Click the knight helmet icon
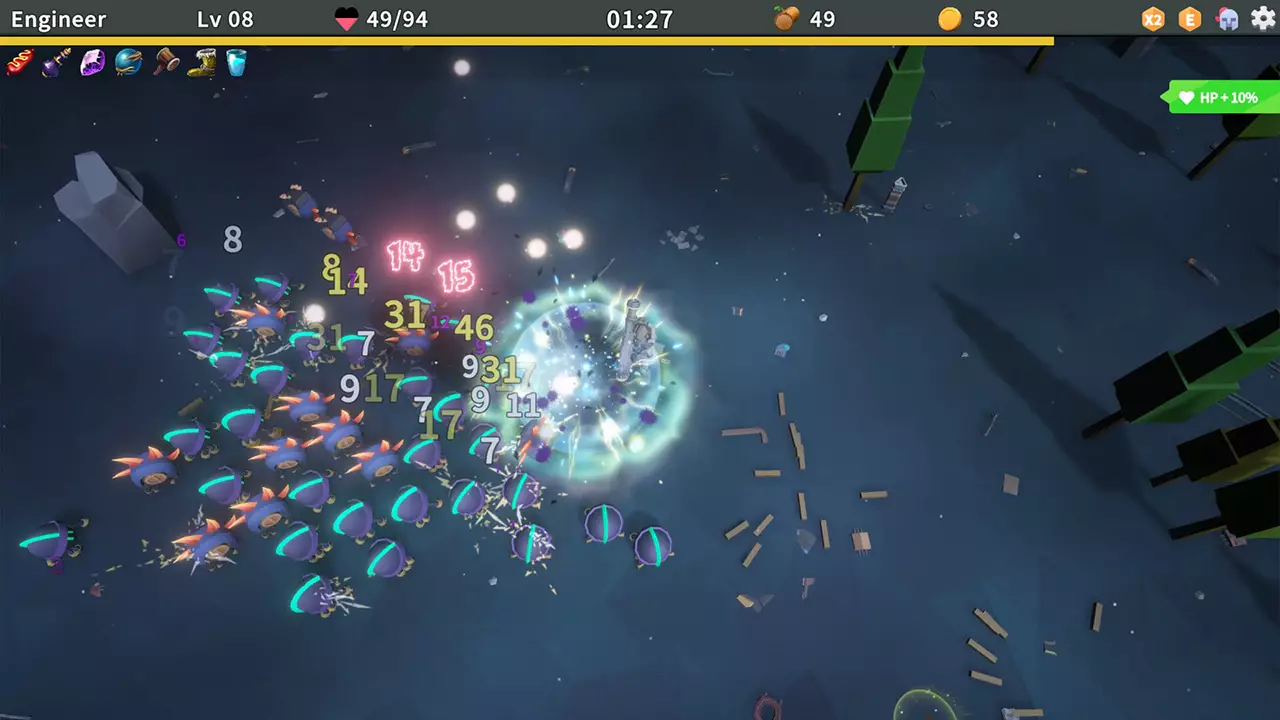 pyautogui.click(x=1227, y=19)
